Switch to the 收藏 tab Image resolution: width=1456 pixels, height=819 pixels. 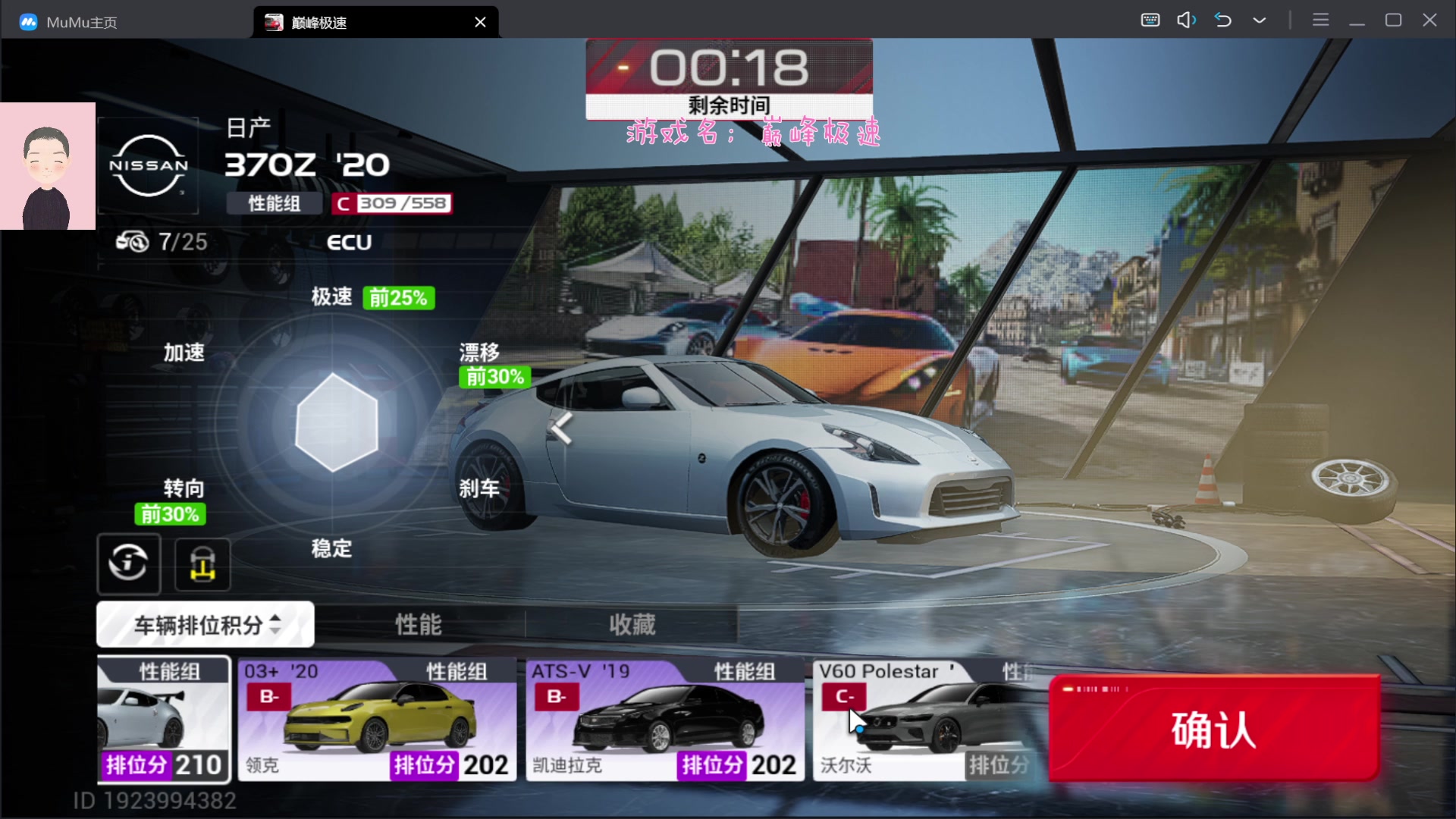click(632, 625)
